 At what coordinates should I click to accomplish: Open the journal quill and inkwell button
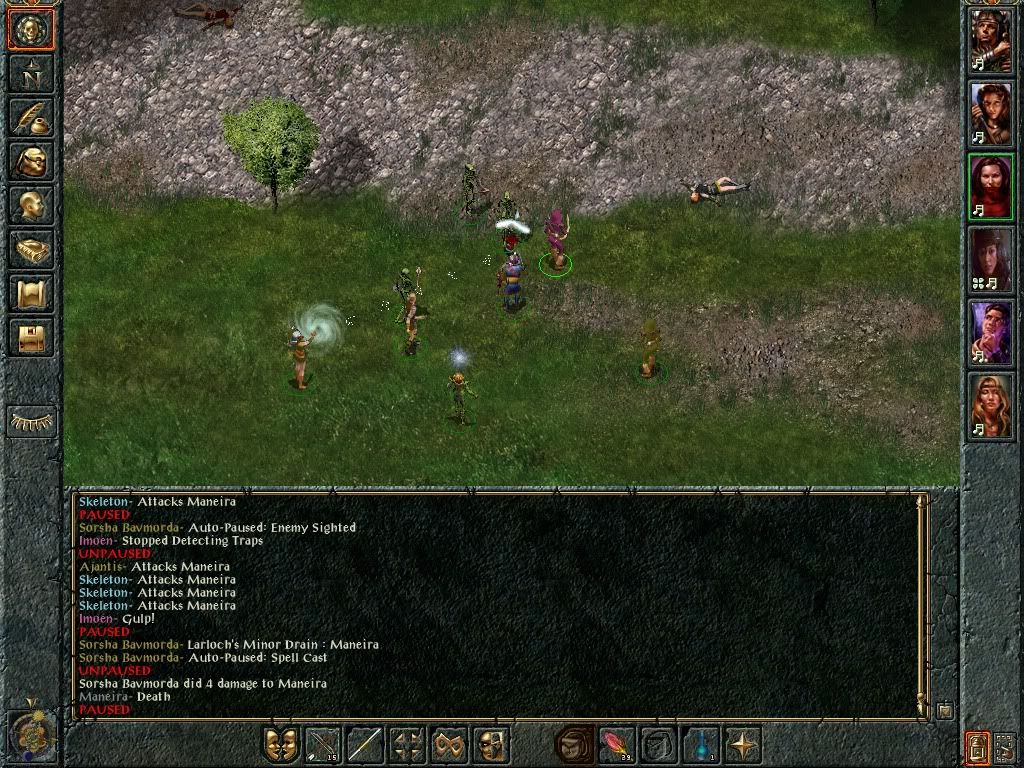[x=31, y=117]
